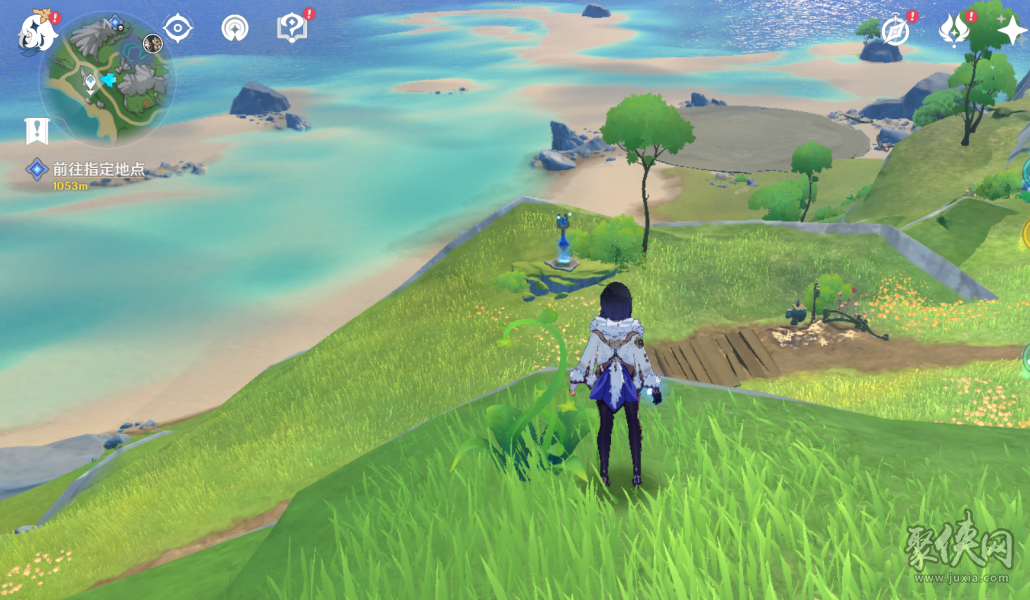Open the winged battle pass icon

[953, 30]
